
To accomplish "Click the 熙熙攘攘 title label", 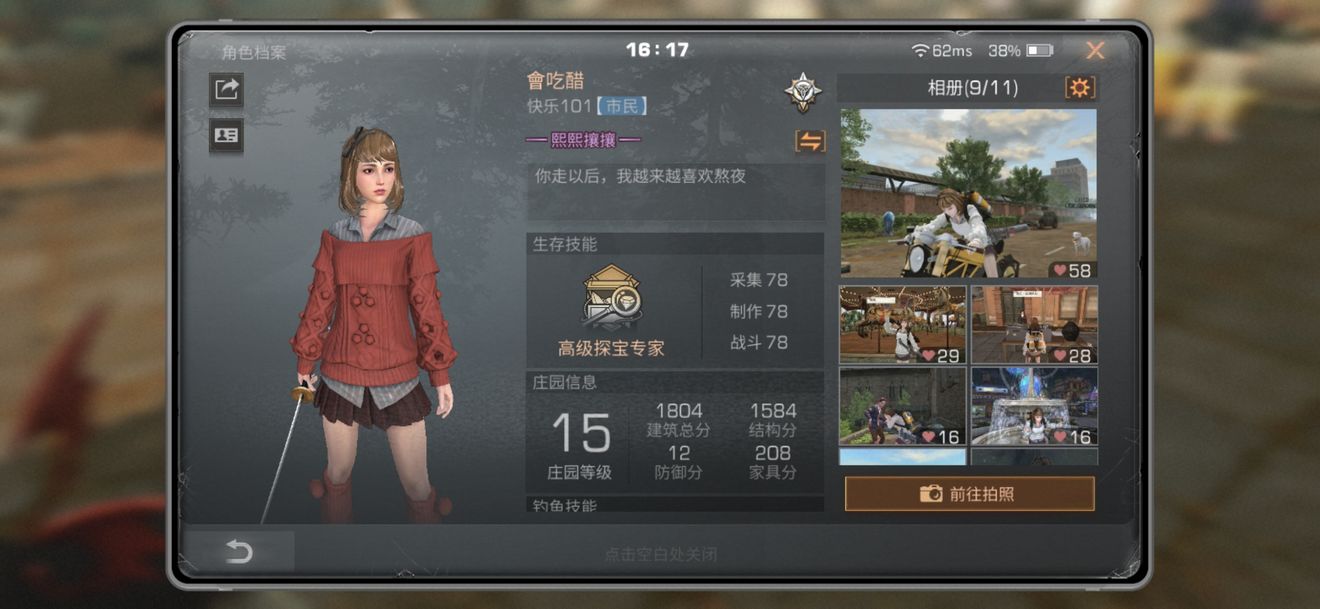I will pyautogui.click(x=583, y=140).
